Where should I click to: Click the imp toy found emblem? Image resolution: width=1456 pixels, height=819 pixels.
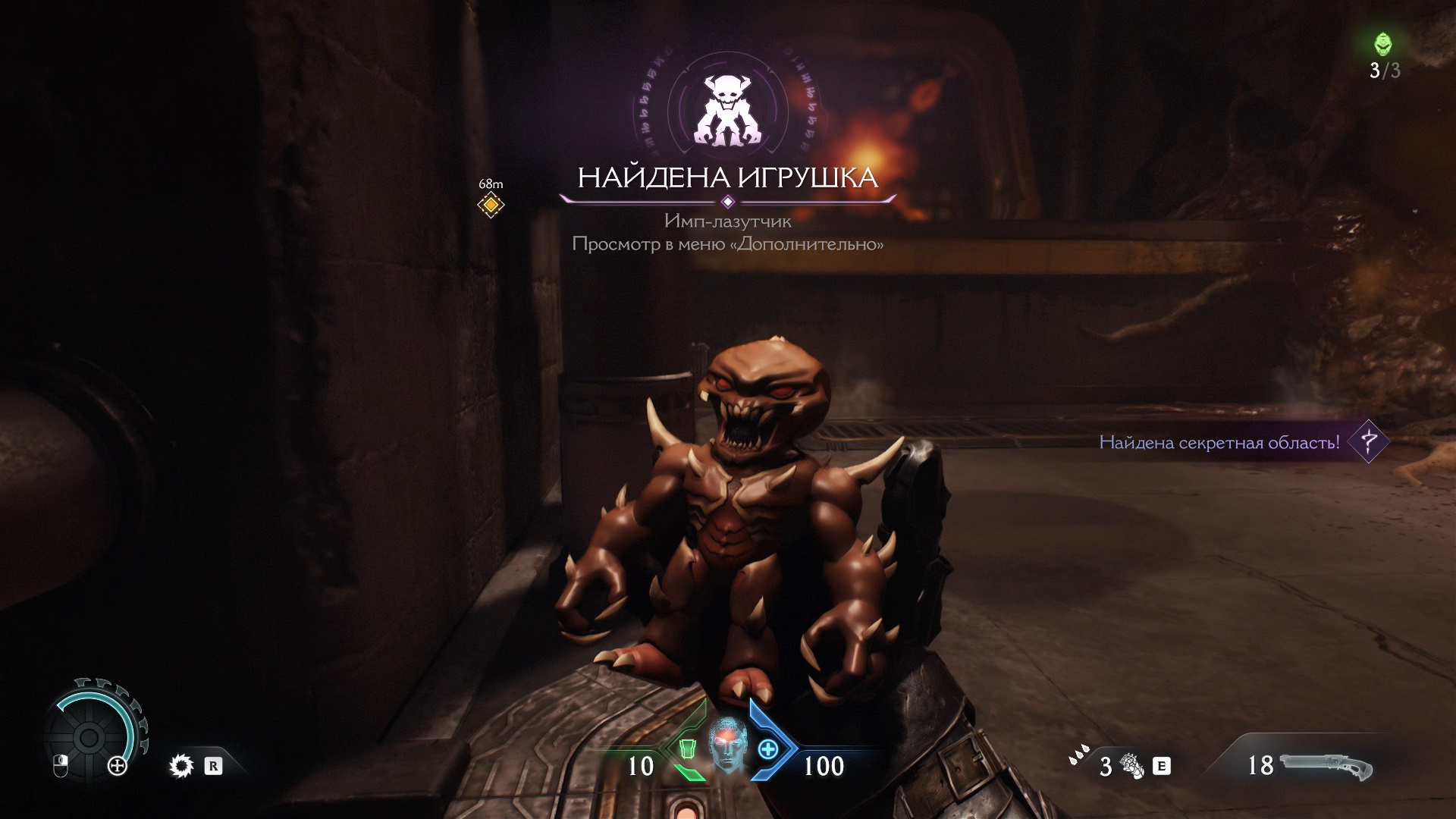[x=727, y=110]
